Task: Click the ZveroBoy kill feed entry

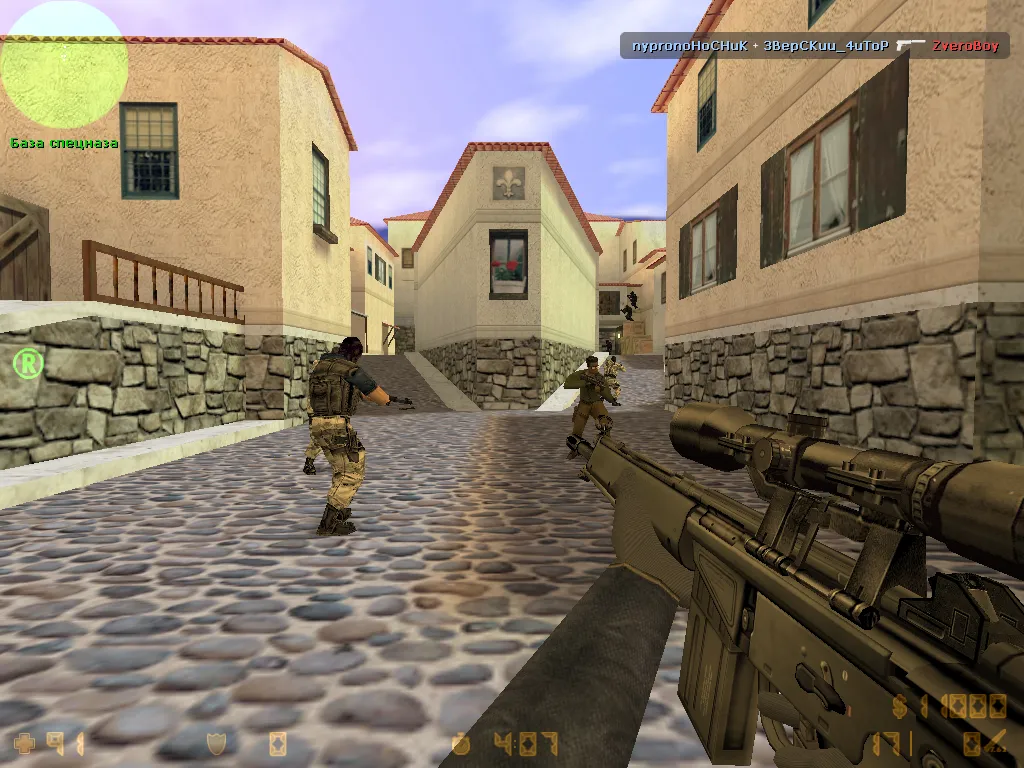Action: pyautogui.click(x=964, y=46)
